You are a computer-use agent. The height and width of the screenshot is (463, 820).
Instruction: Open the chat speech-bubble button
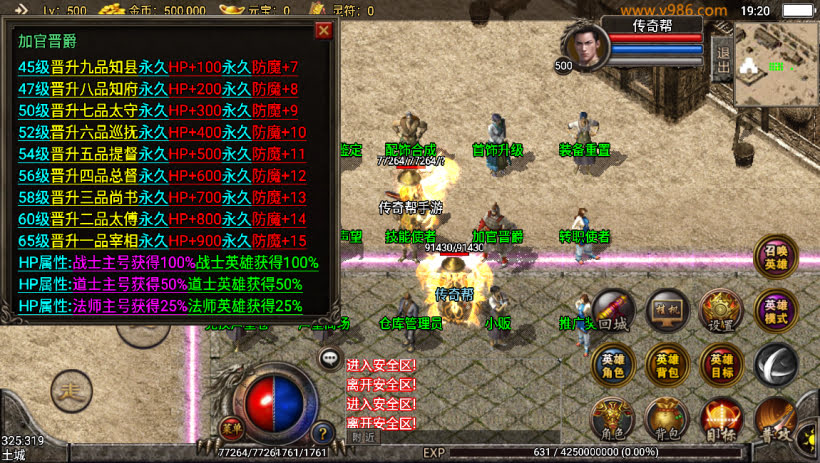click(x=328, y=357)
